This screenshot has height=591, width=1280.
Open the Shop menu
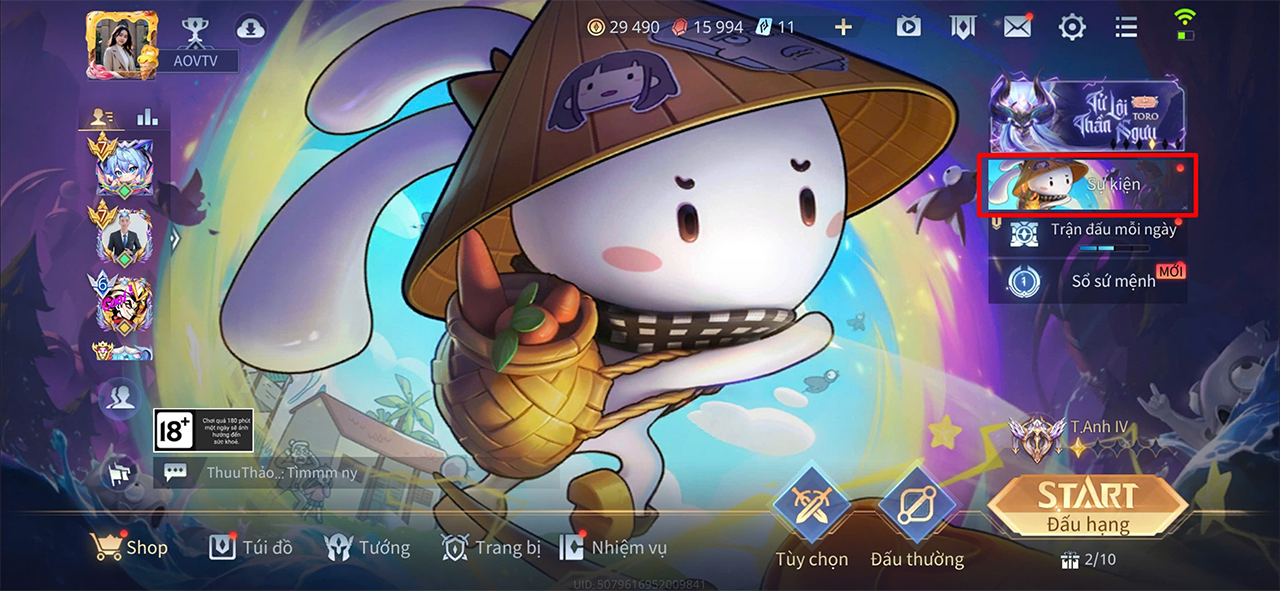(x=129, y=547)
